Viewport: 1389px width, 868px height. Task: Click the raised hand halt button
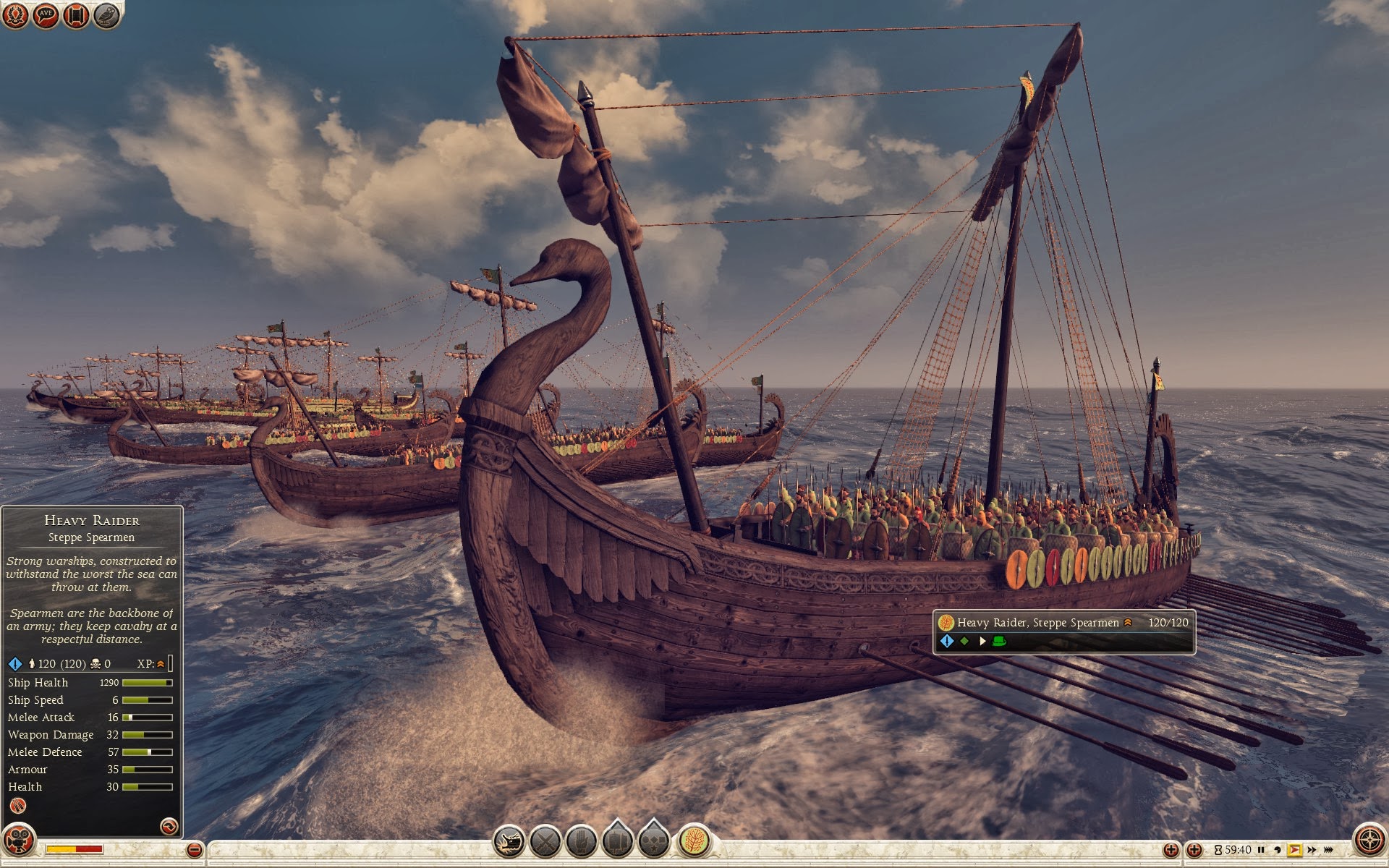pos(581,841)
